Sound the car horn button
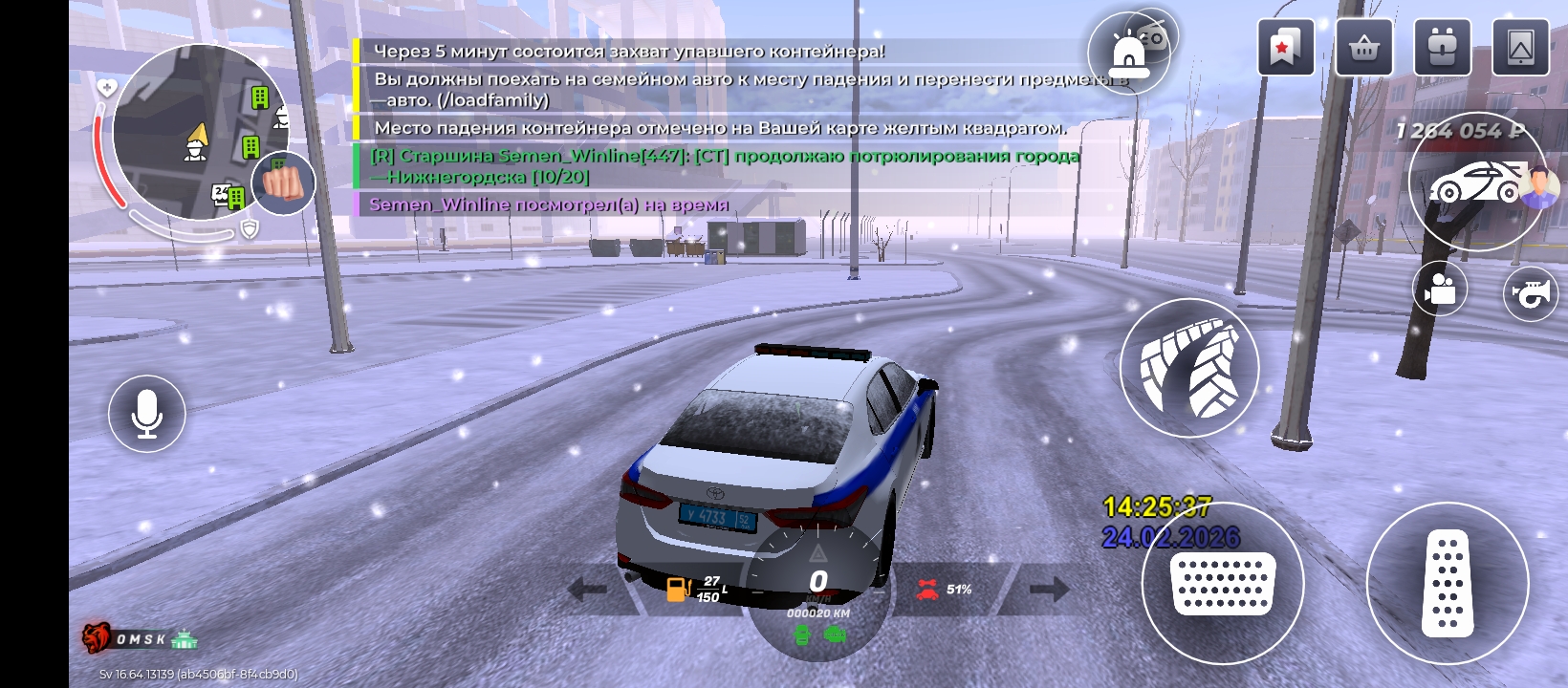 click(x=1531, y=293)
